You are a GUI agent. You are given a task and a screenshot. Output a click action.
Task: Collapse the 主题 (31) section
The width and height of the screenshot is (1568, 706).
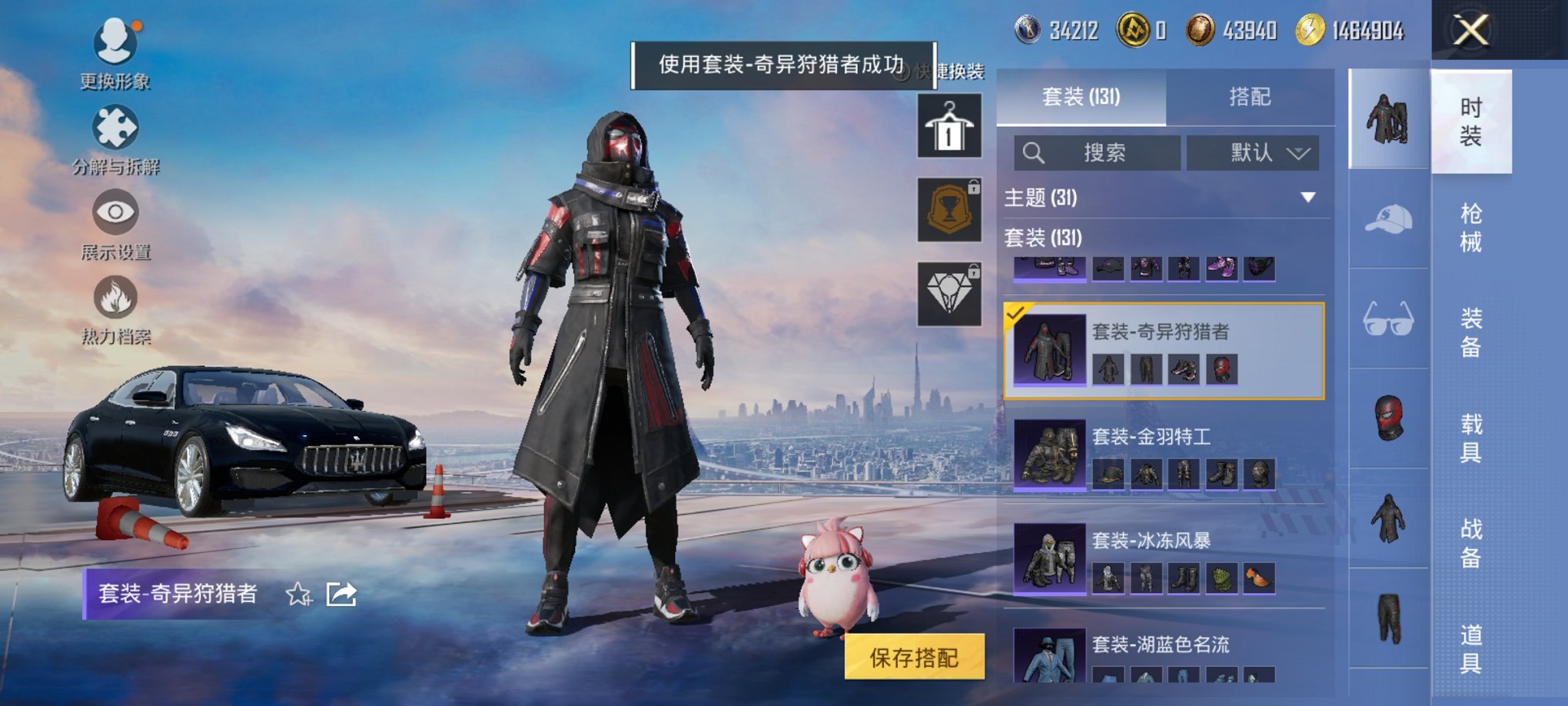coord(1307,198)
